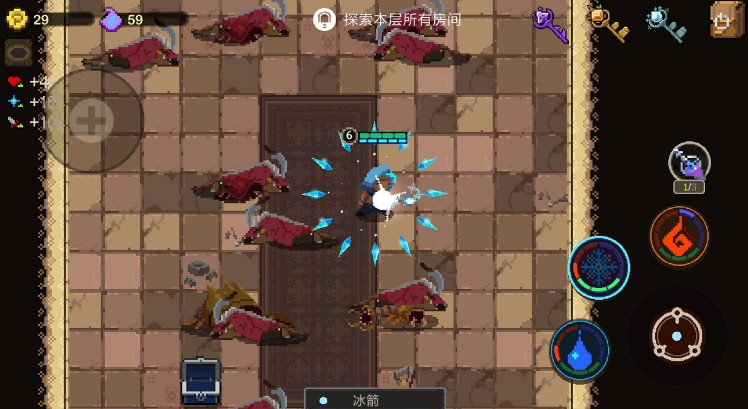Select the silver-blue key icon
This screenshot has width=748, height=409.
(666, 23)
